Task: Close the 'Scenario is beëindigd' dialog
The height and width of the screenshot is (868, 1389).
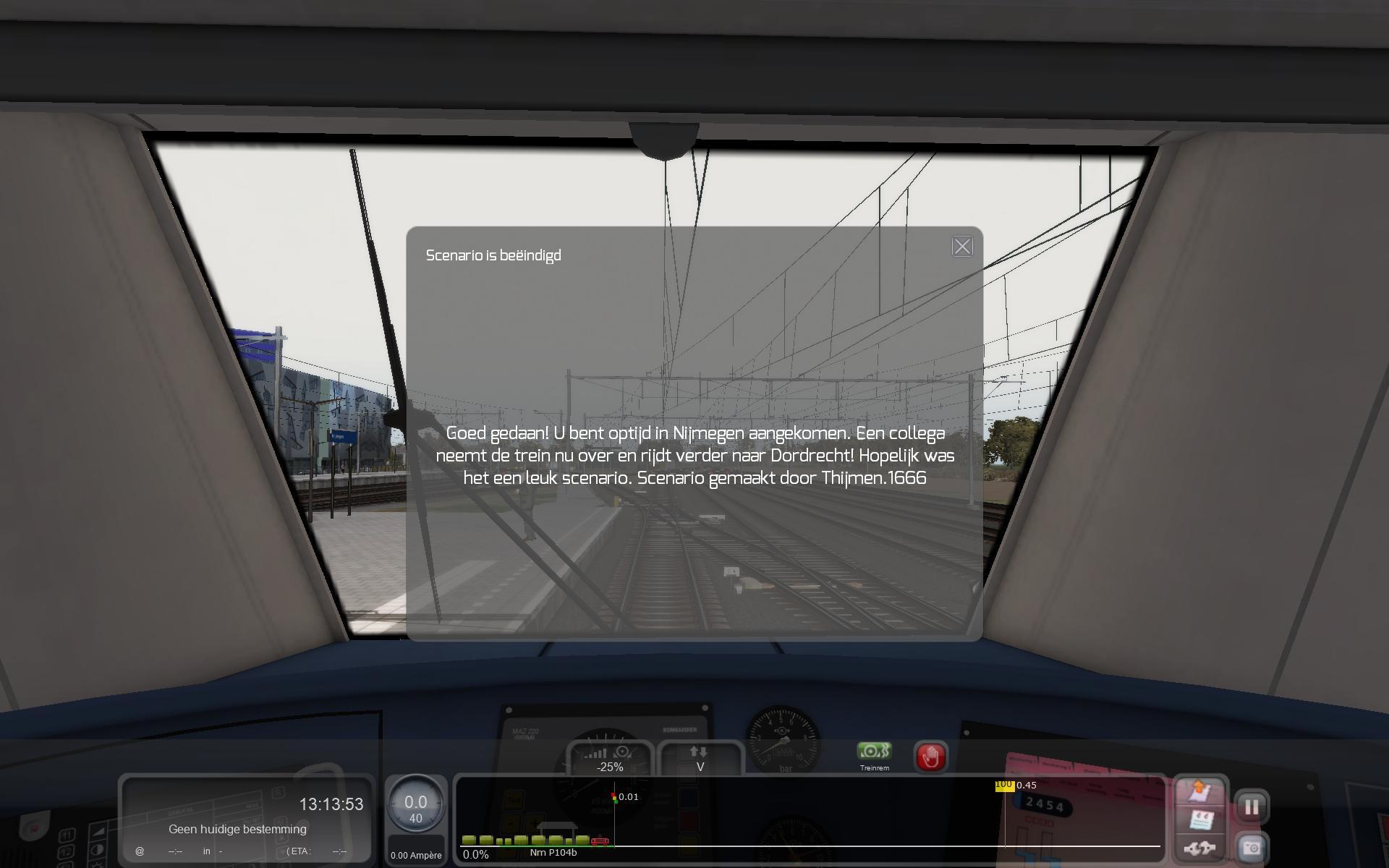Action: (962, 247)
